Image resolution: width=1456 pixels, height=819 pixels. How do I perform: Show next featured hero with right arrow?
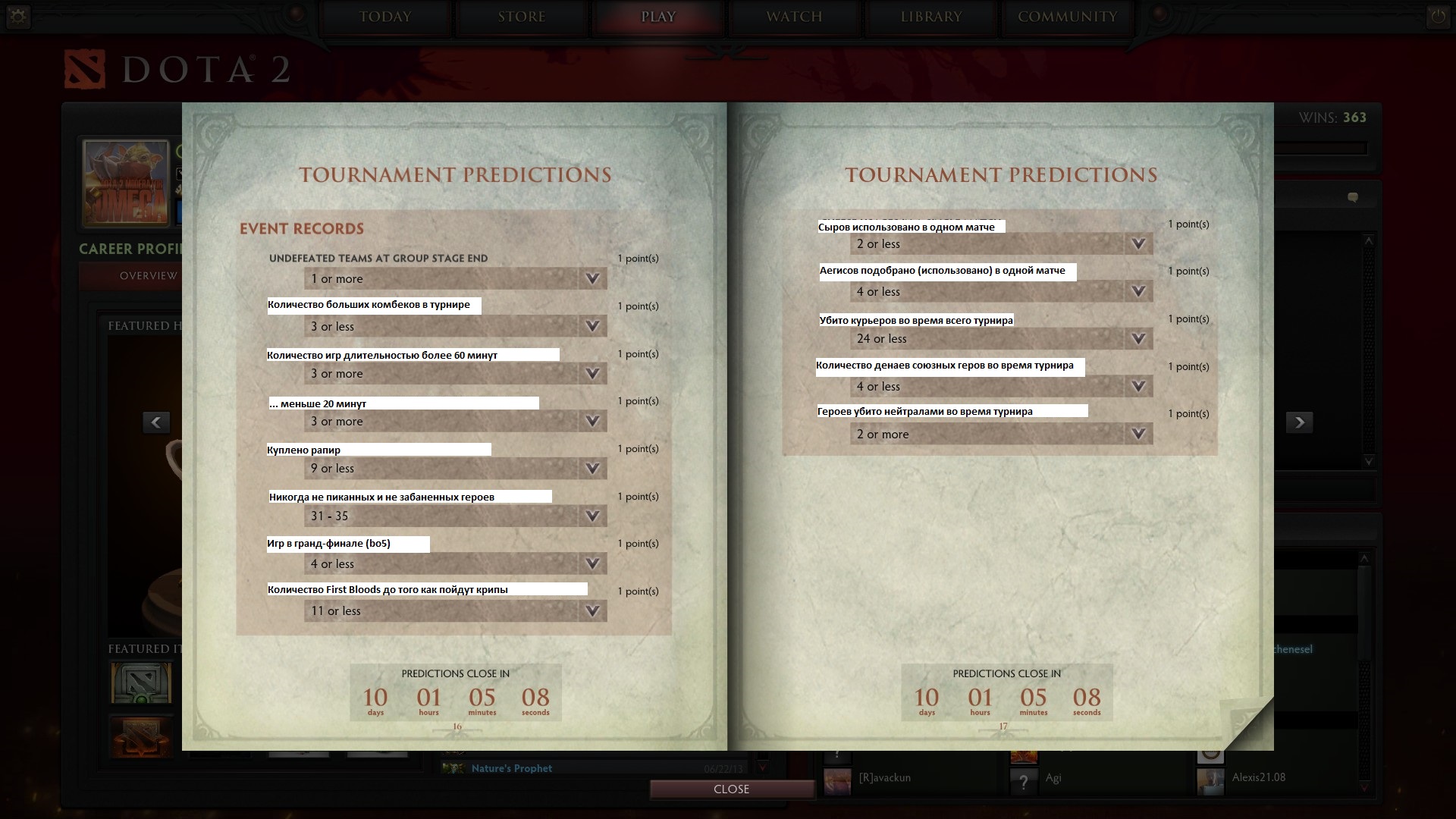pyautogui.click(x=1299, y=422)
